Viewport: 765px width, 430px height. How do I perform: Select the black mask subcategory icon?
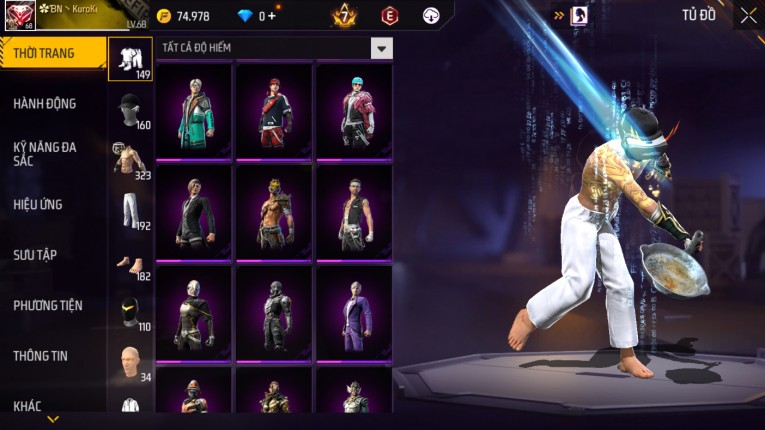(x=130, y=312)
